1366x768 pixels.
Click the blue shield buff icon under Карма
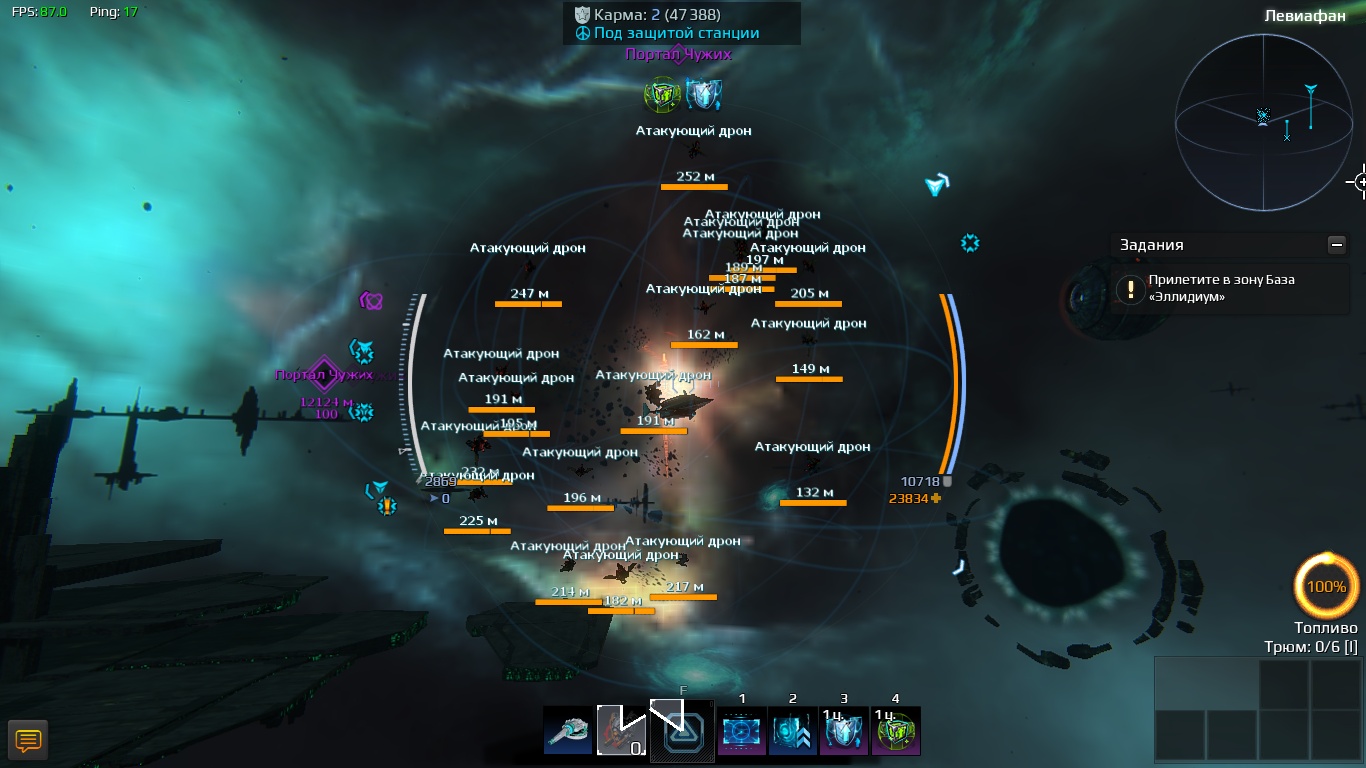pyautogui.click(x=703, y=95)
